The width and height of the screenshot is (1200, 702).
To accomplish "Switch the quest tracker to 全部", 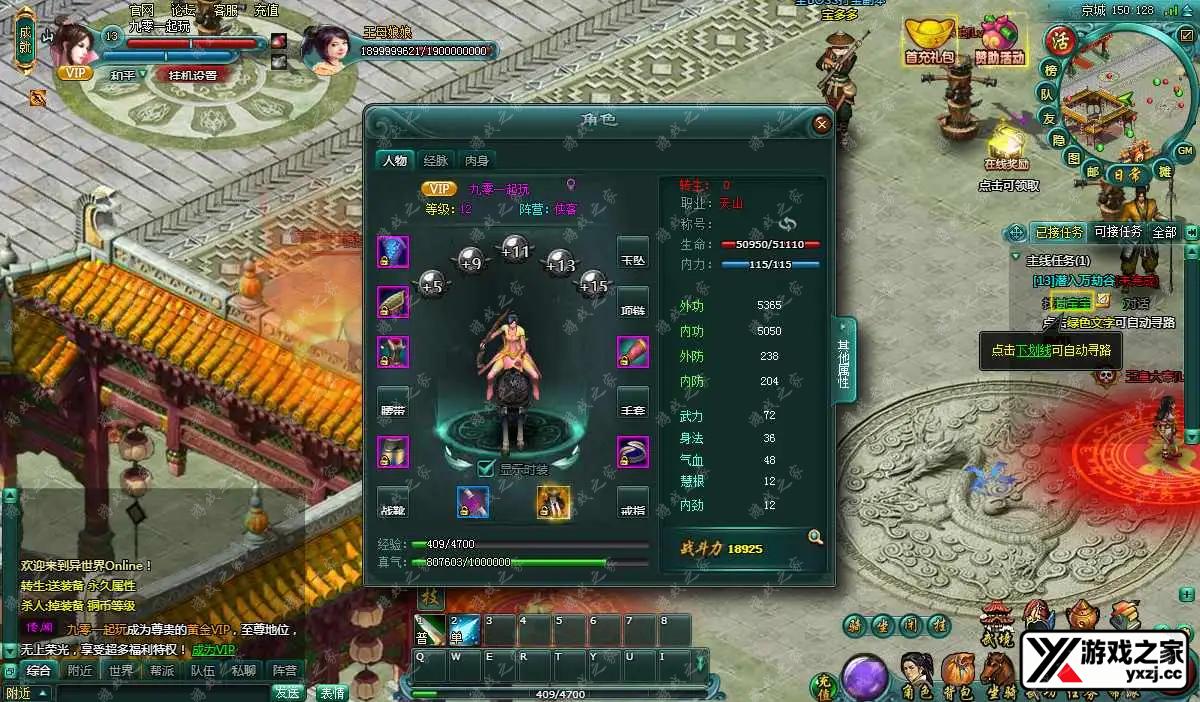I will point(1164,232).
